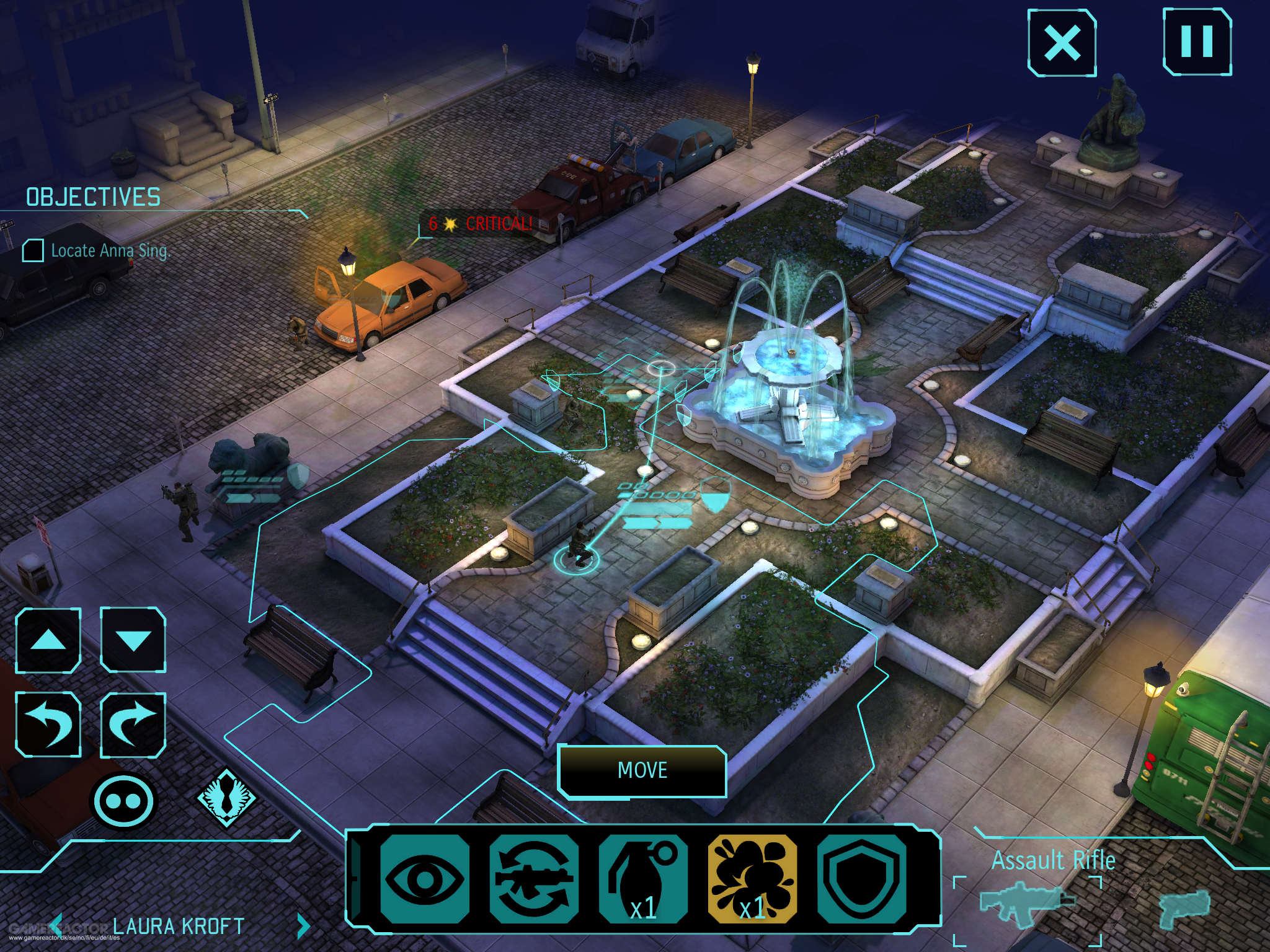Rotate the camera counter-clockwise

click(48, 725)
